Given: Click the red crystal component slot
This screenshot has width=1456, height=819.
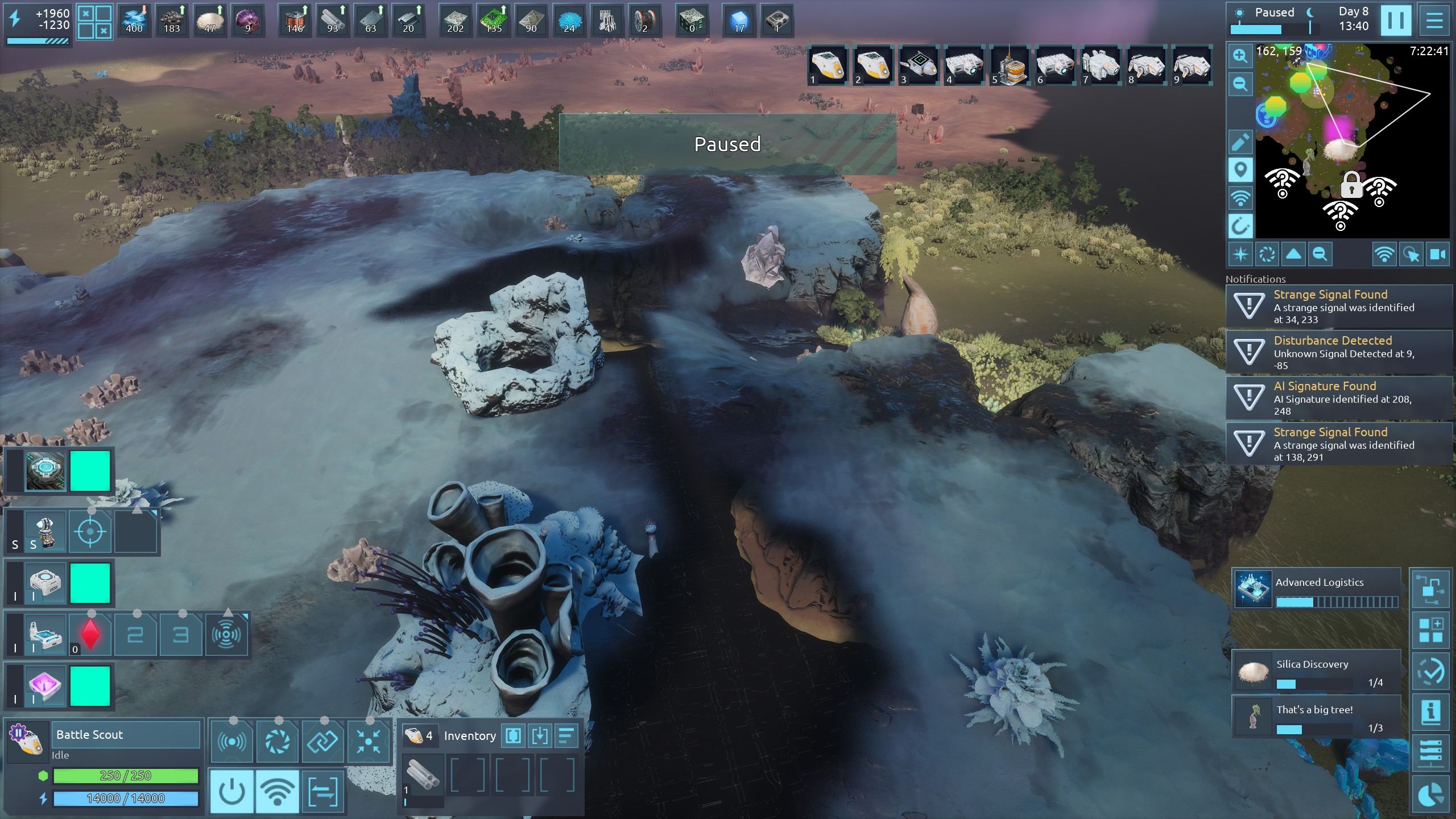Looking at the screenshot, I should click(x=90, y=634).
